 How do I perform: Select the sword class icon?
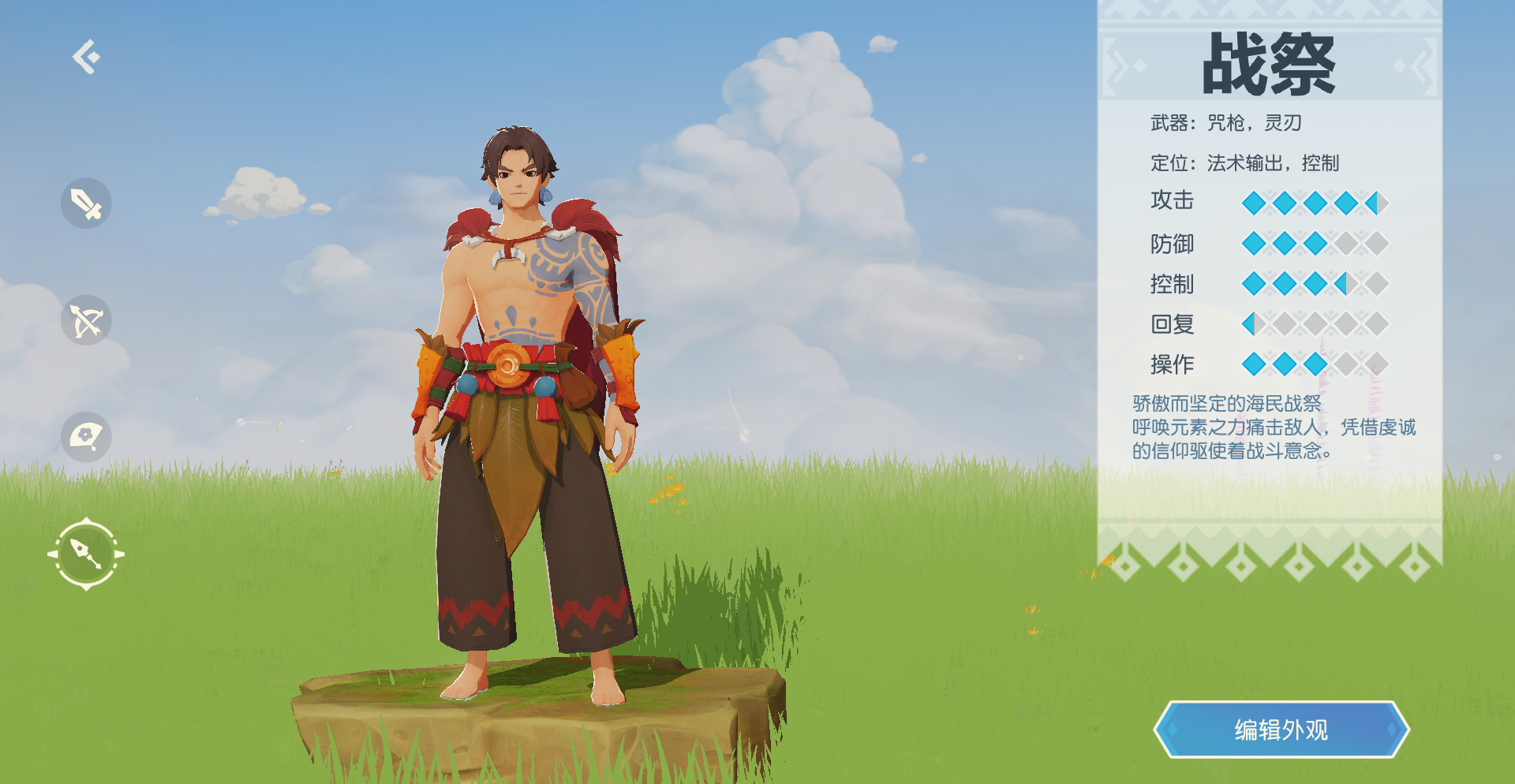click(86, 203)
